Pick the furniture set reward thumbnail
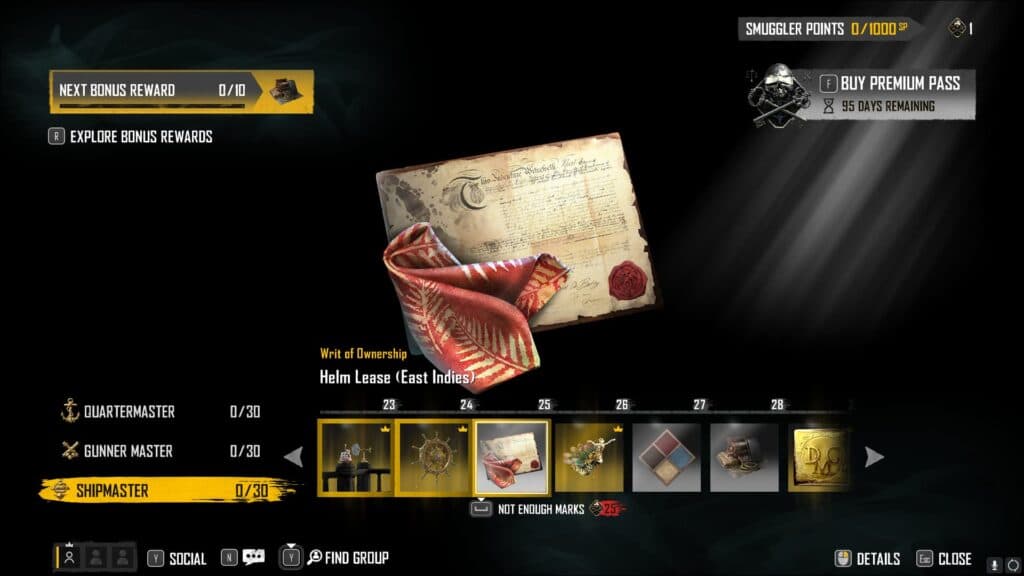 [x=356, y=457]
